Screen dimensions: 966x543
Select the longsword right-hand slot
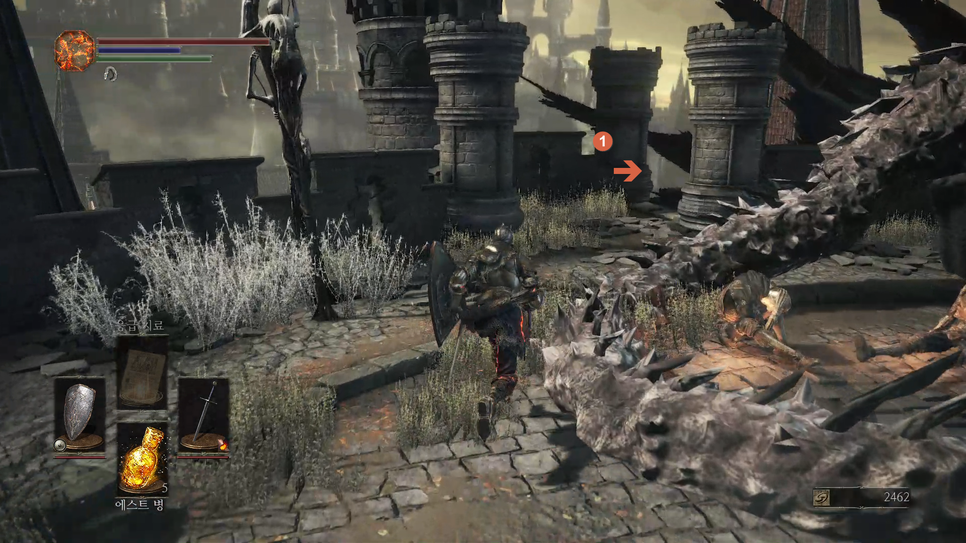[204, 413]
